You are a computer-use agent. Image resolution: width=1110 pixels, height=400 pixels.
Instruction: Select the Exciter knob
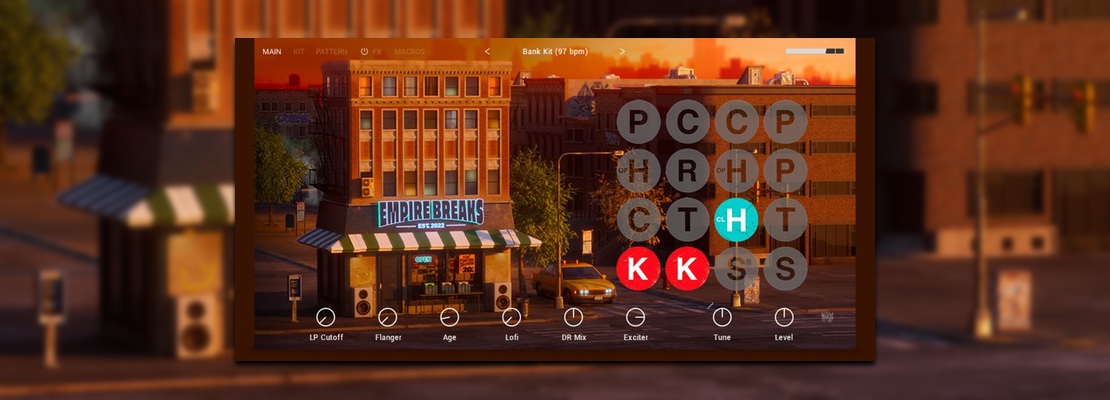[635, 317]
